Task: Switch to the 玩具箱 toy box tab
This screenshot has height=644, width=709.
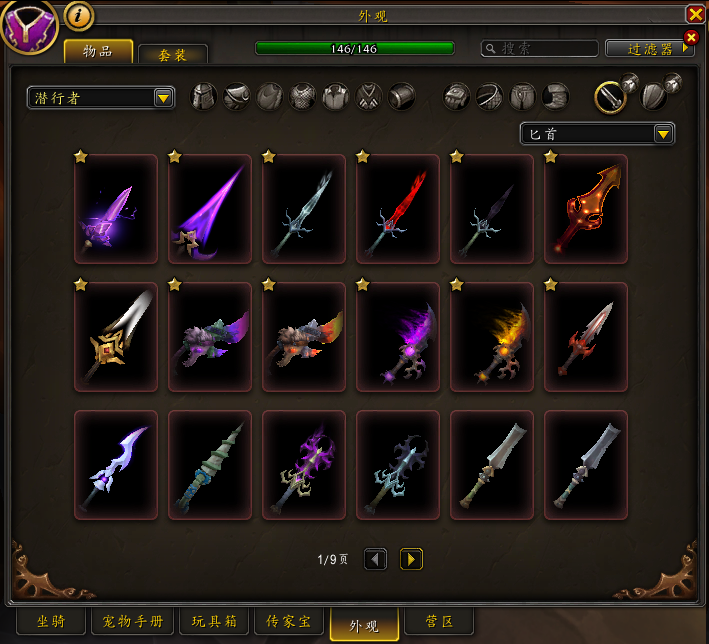Action: pyautogui.click(x=213, y=622)
